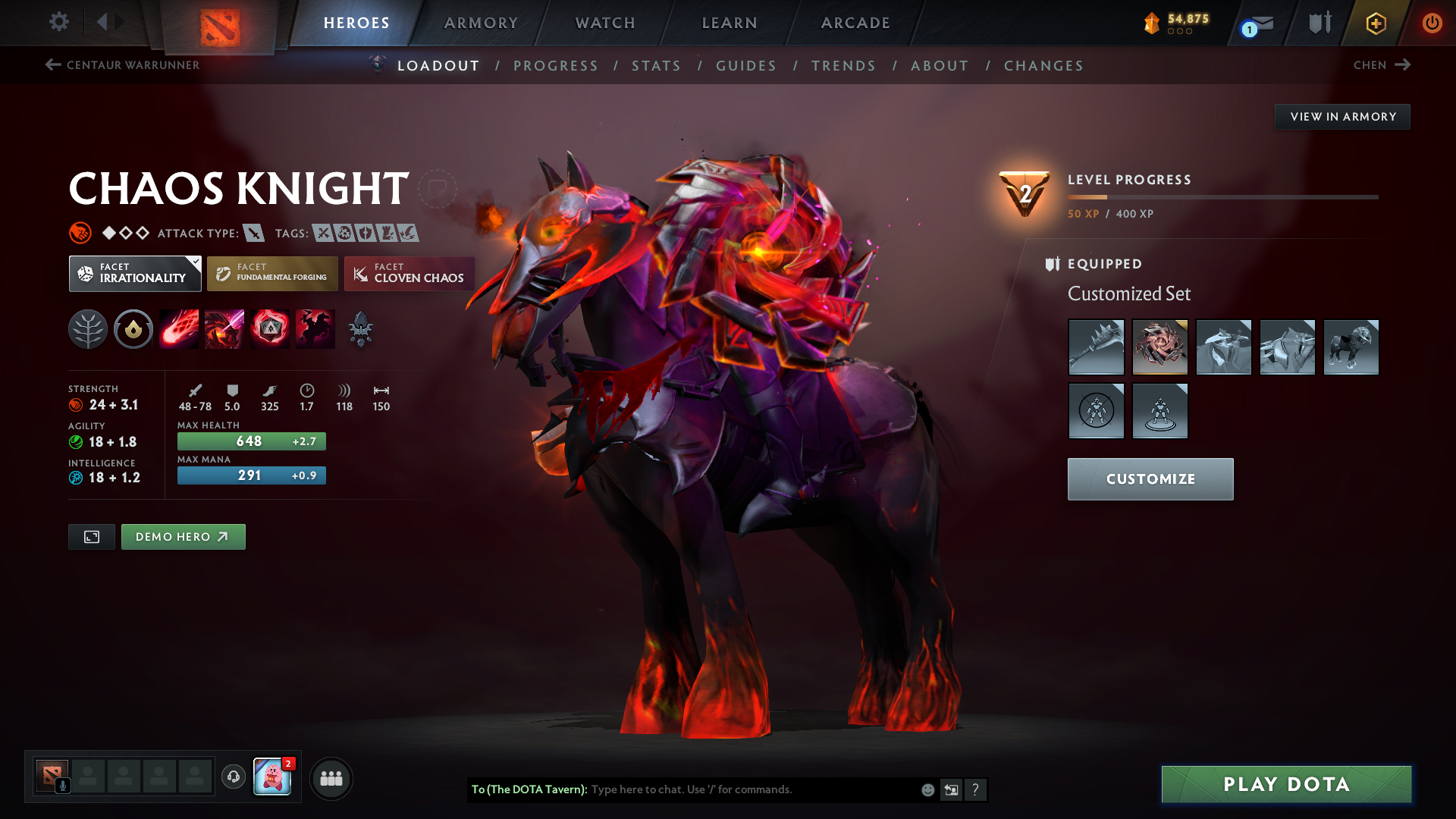Click the Dota Plus hexagon icon

pos(1375,23)
